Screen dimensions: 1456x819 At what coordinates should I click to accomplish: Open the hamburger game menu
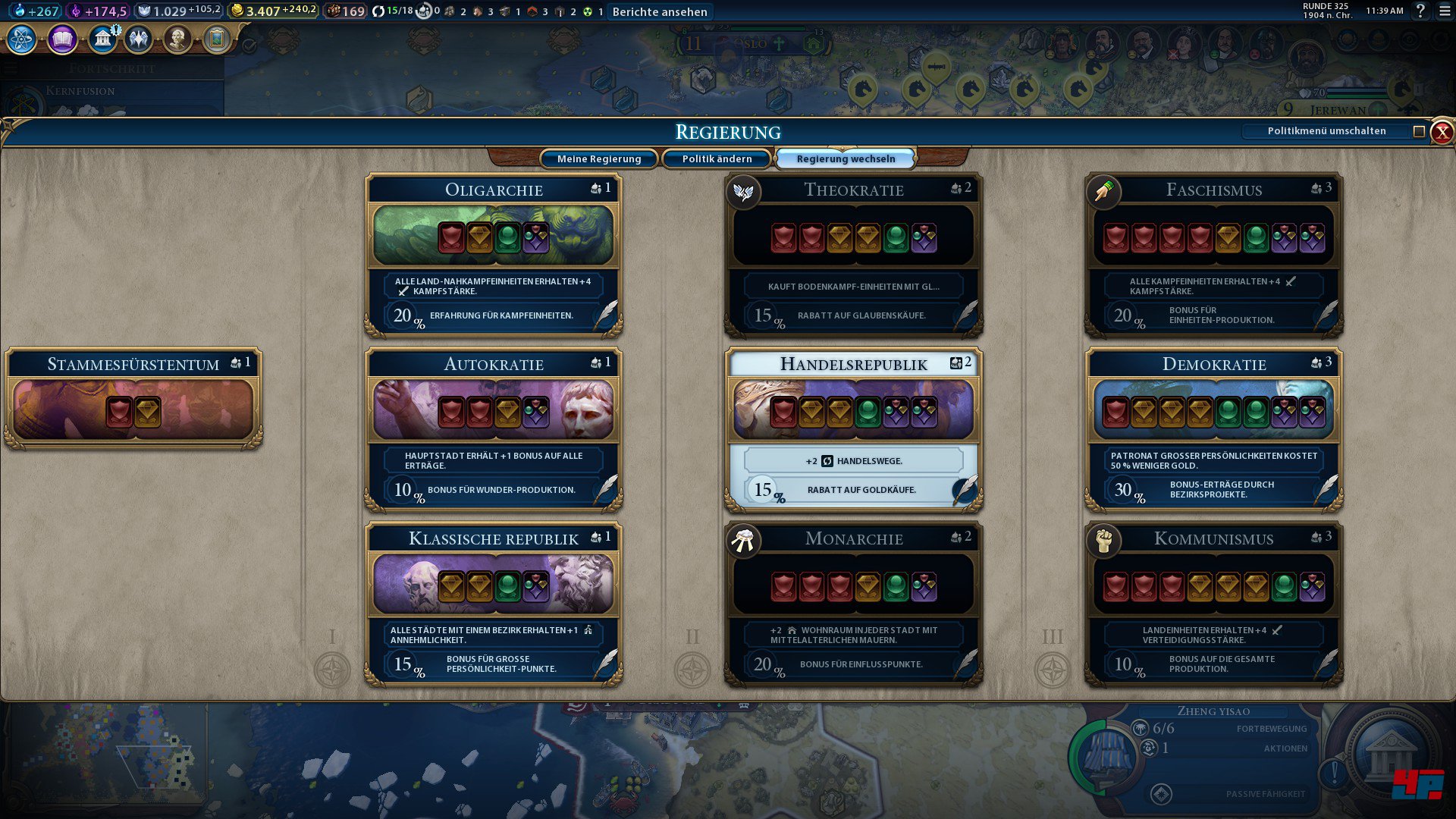coord(1445,11)
